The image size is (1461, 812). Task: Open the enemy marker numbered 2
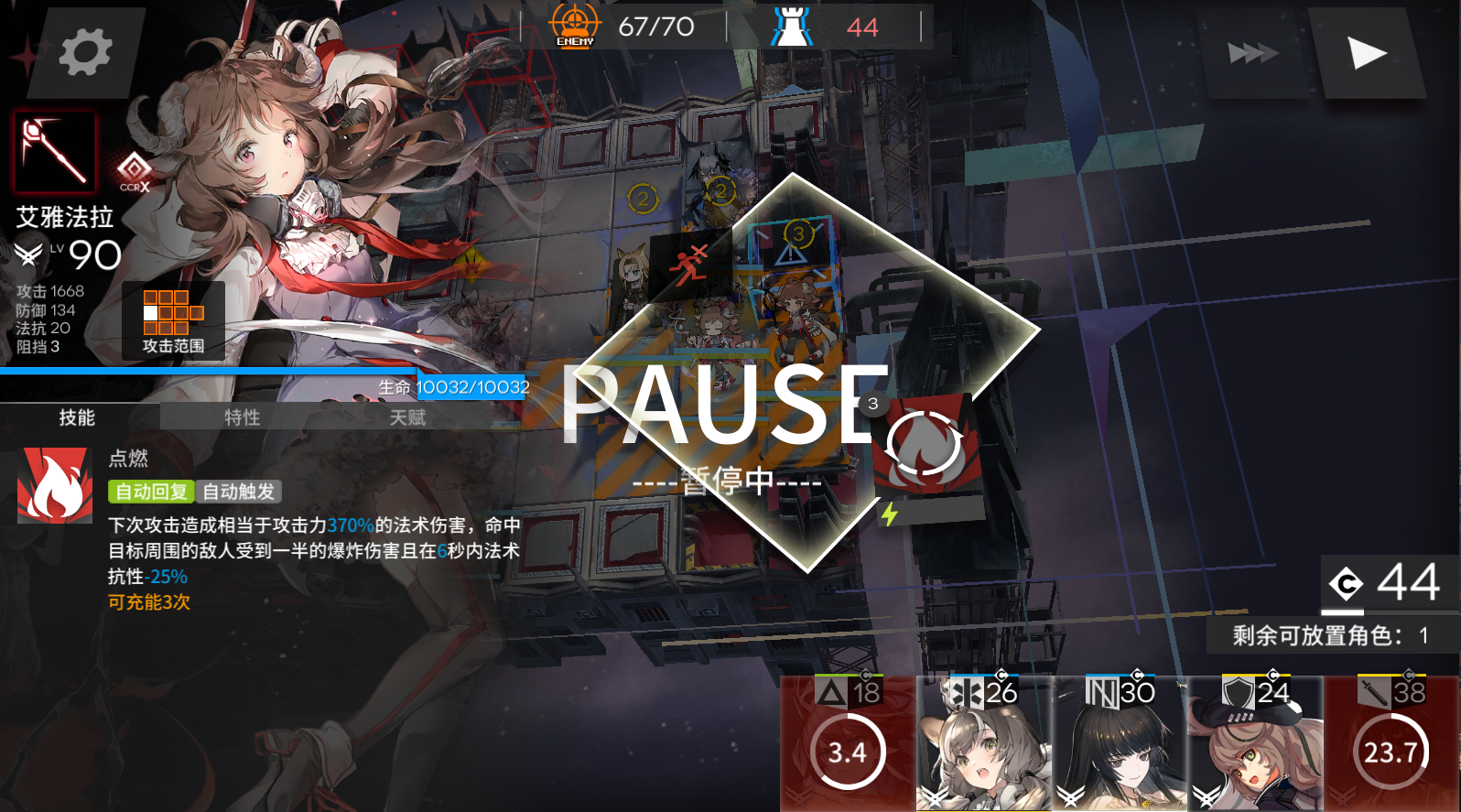644,199
